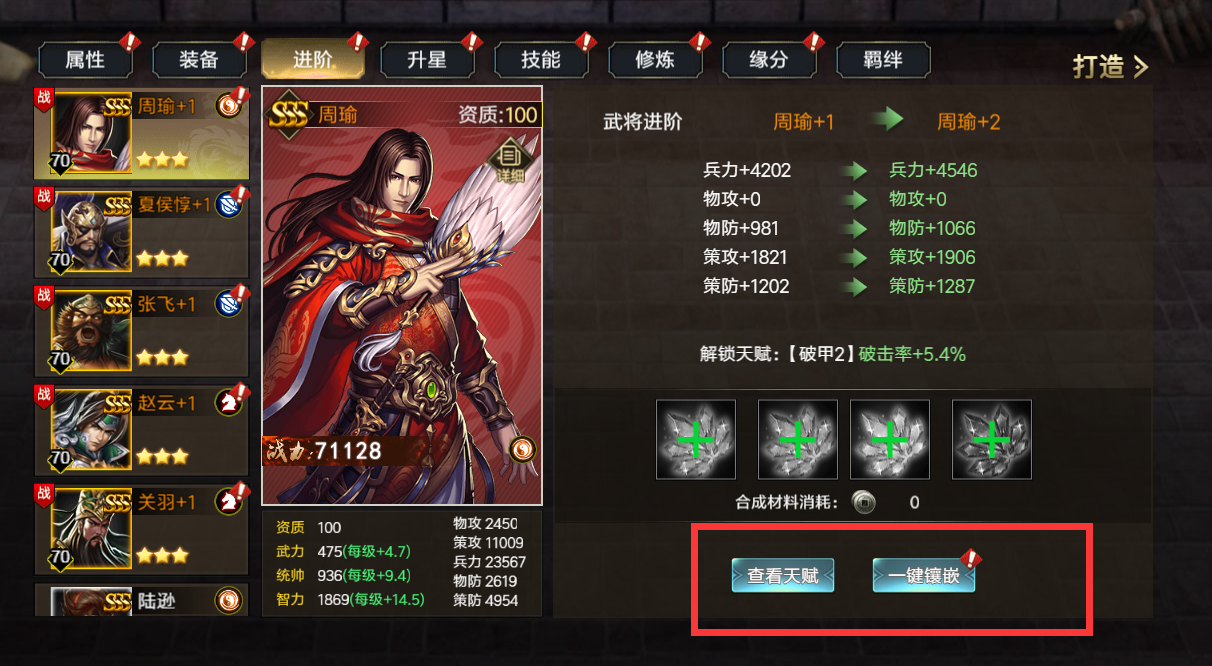Select 张飞+1 in the hero list
Viewport: 1212px width, 666px height.
click(x=141, y=331)
